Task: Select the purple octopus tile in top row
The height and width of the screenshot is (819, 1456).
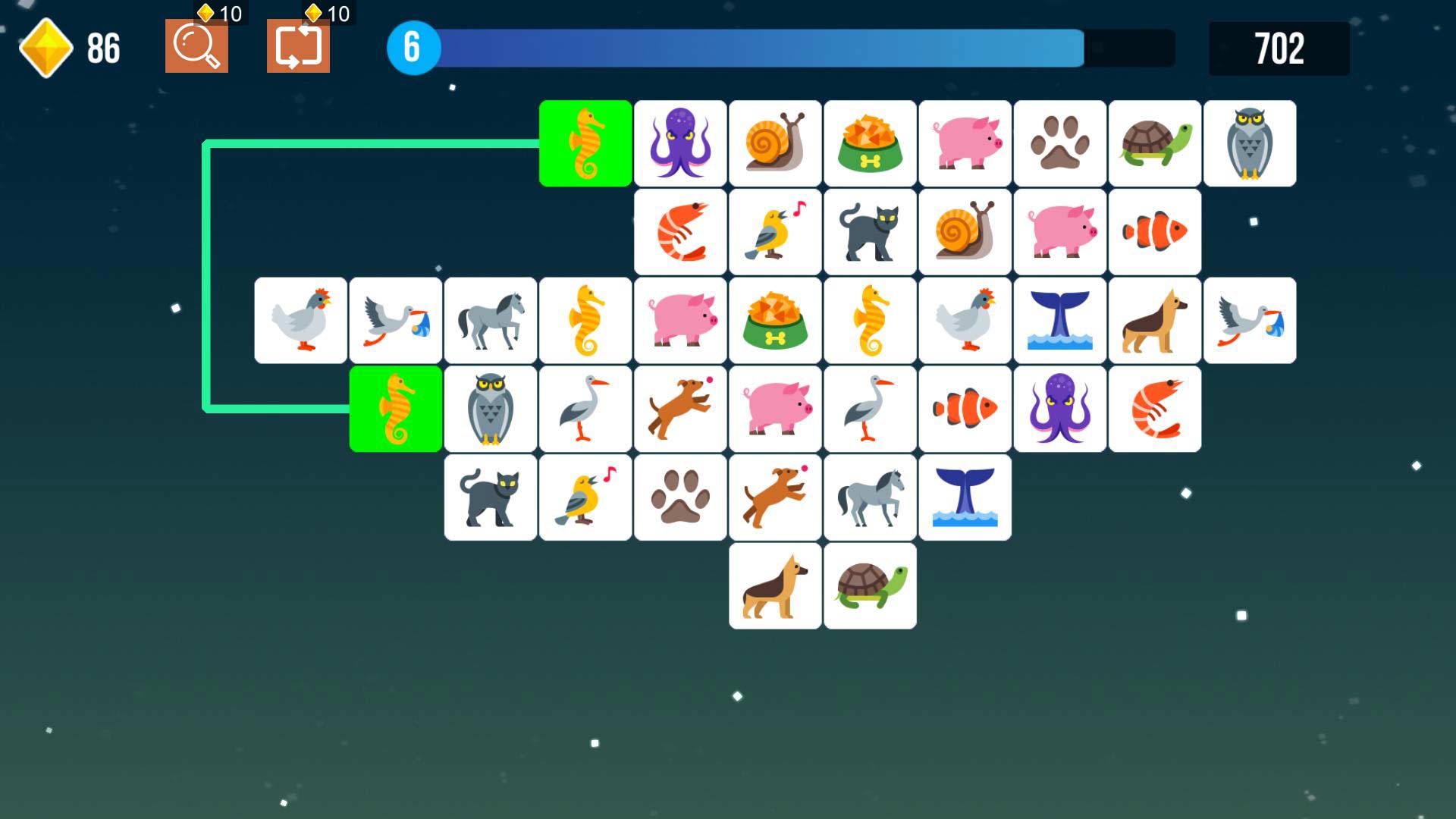Action: [679, 143]
